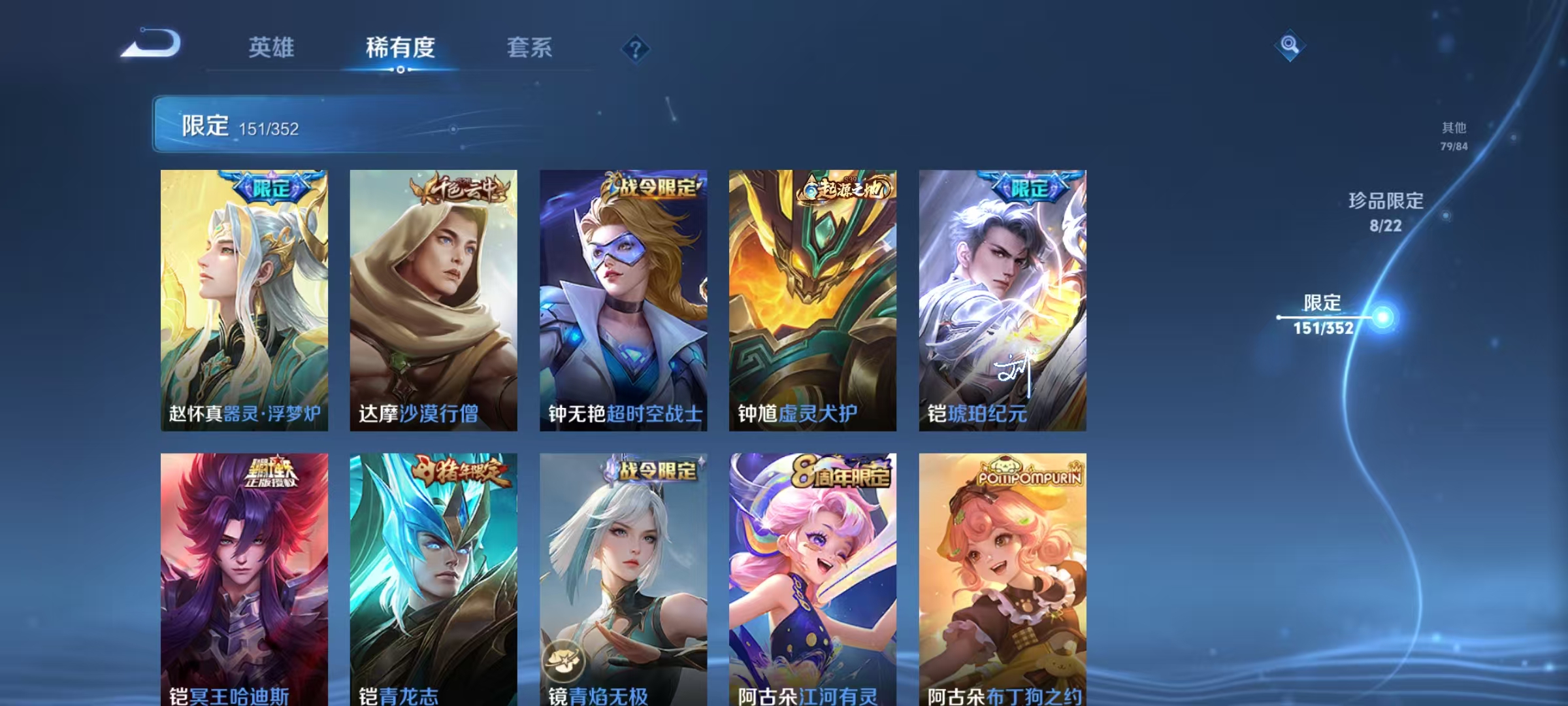Click the 起源之地 badge on 钟馗's skin

click(x=844, y=188)
